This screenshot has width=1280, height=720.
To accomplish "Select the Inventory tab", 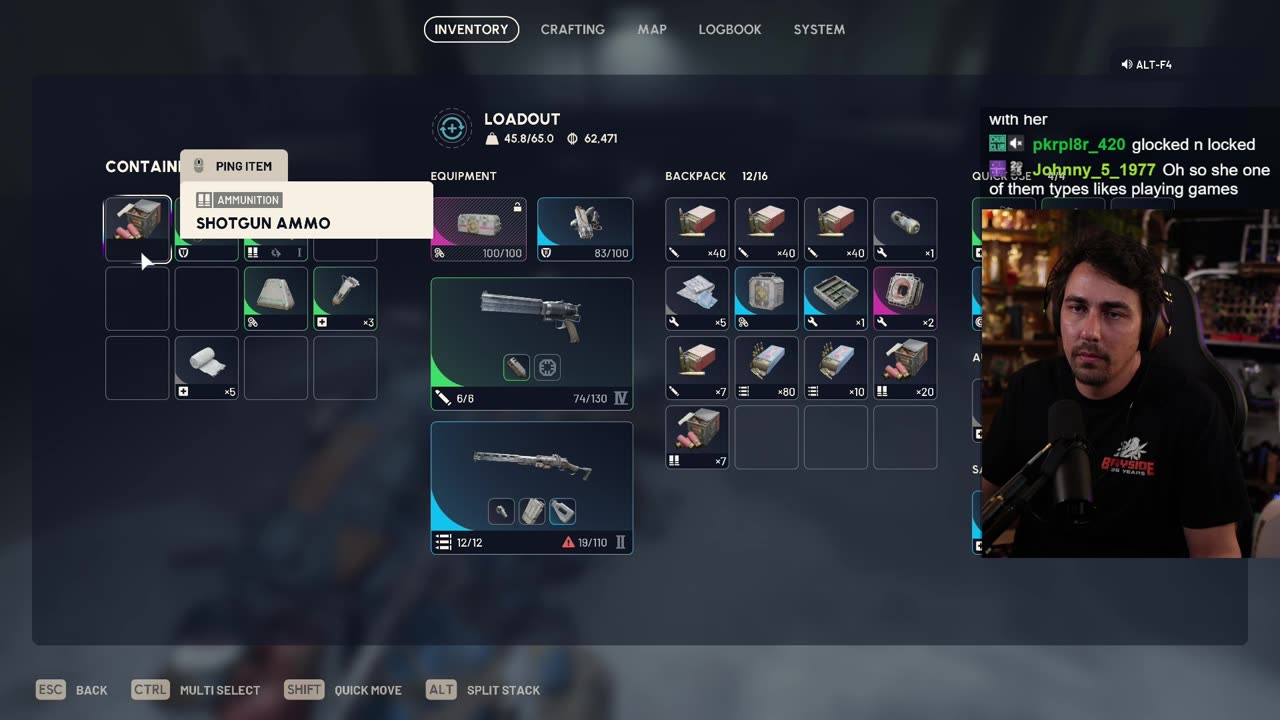I will pos(471,29).
